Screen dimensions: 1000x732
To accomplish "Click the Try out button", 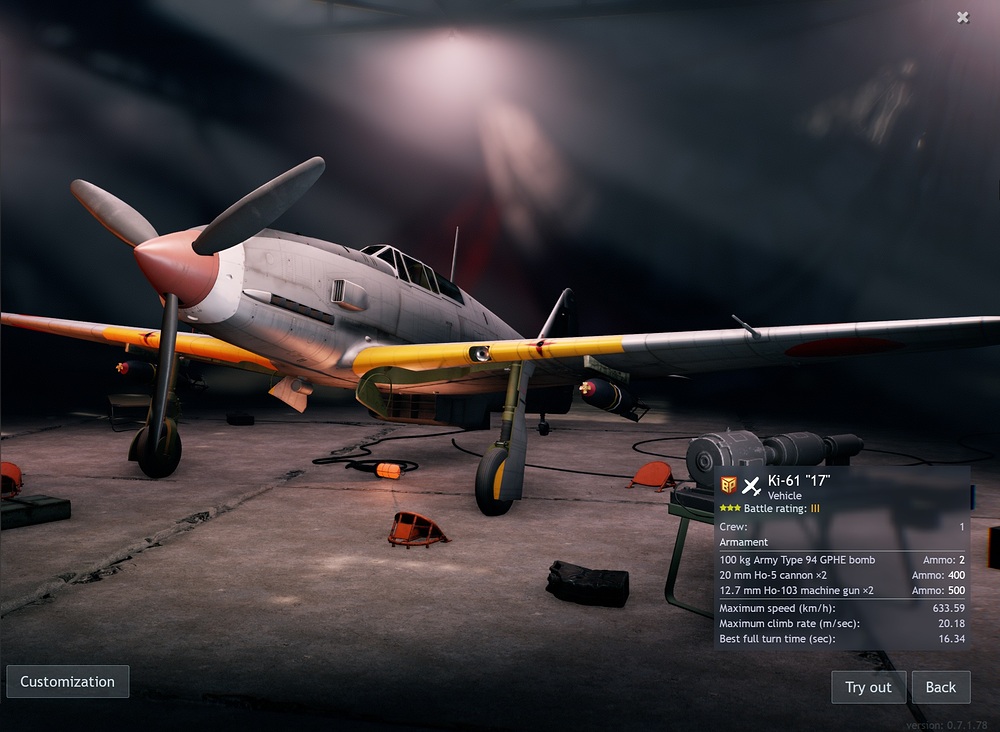I will 868,687.
